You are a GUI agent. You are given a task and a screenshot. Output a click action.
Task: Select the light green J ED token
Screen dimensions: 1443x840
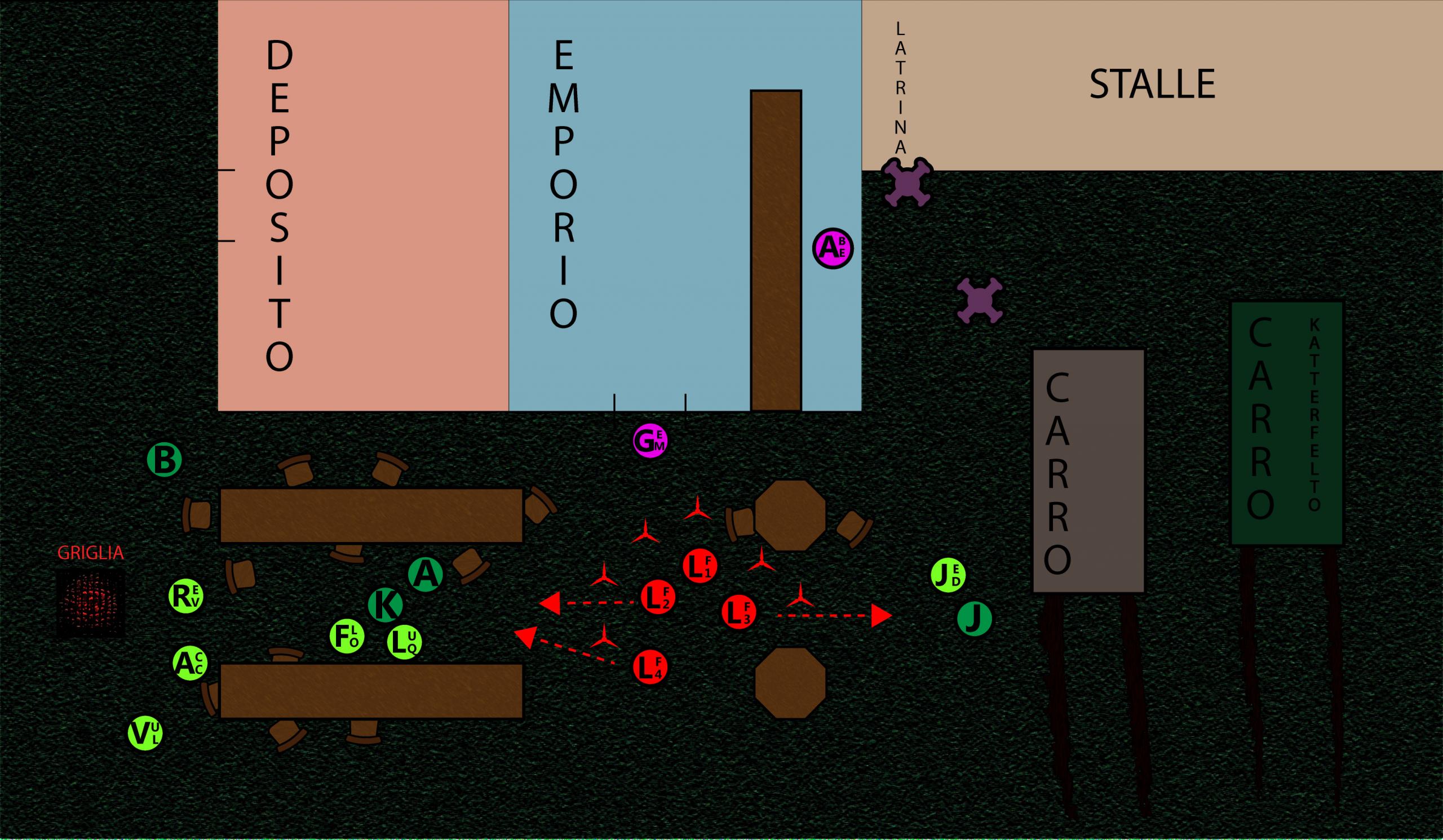click(x=948, y=576)
